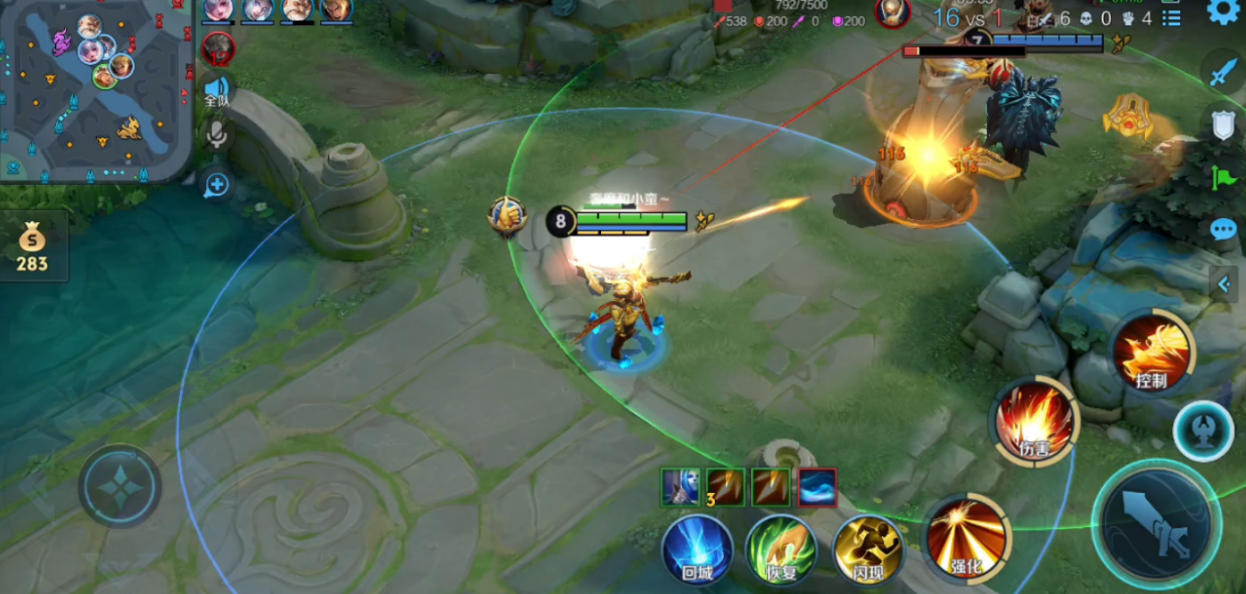Collapse the signal panel with the arrow
The height and width of the screenshot is (594, 1246).
[x=1224, y=284]
